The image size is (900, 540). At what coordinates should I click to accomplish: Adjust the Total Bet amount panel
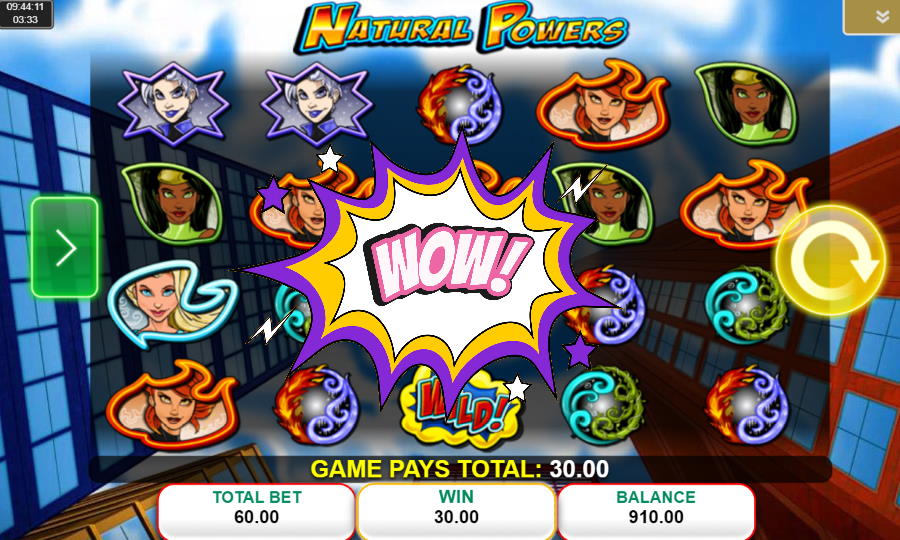[257, 507]
